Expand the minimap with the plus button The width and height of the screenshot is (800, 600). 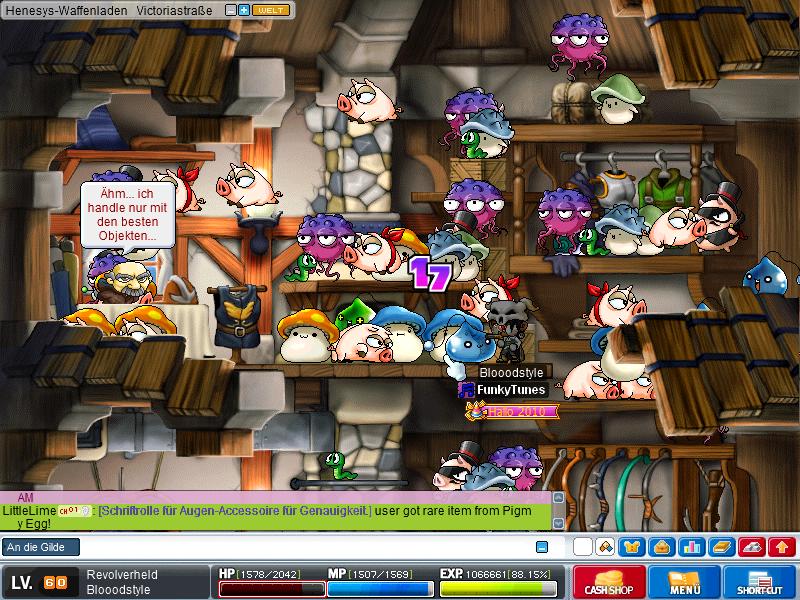pos(244,9)
